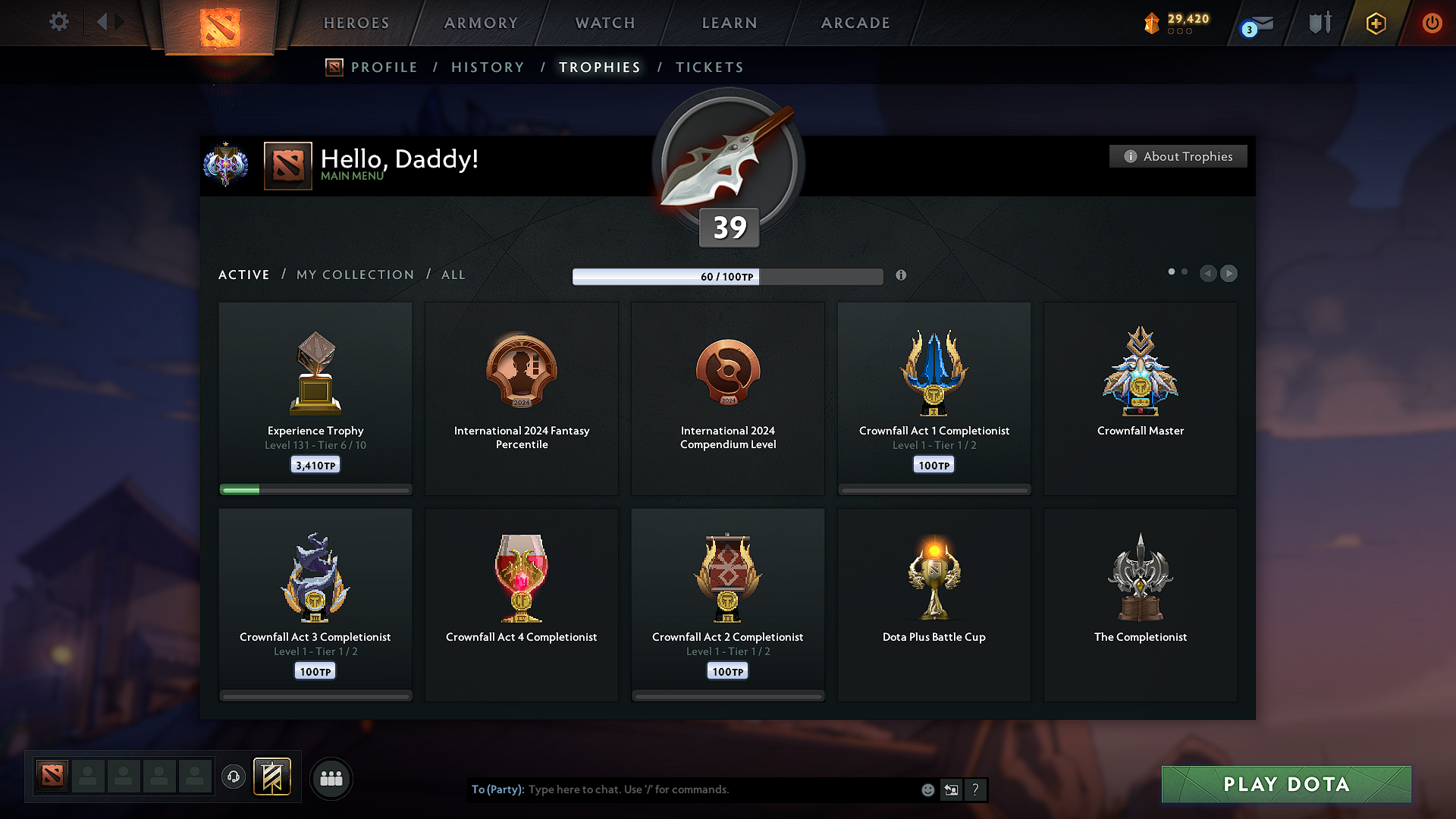The height and width of the screenshot is (819, 1456).
Task: Click the About Trophies button
Action: 1178,156
